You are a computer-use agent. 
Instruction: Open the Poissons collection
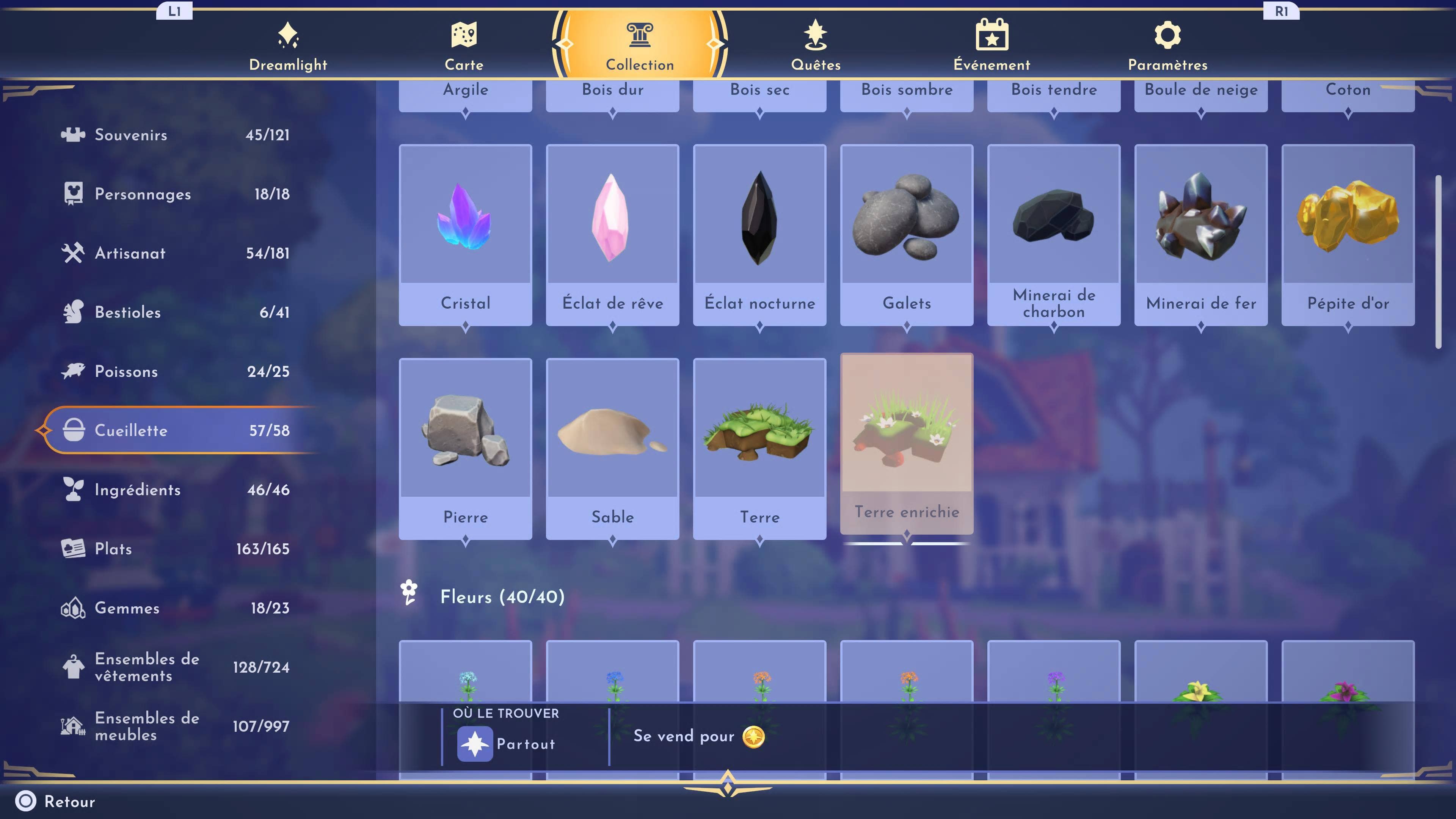click(x=175, y=371)
